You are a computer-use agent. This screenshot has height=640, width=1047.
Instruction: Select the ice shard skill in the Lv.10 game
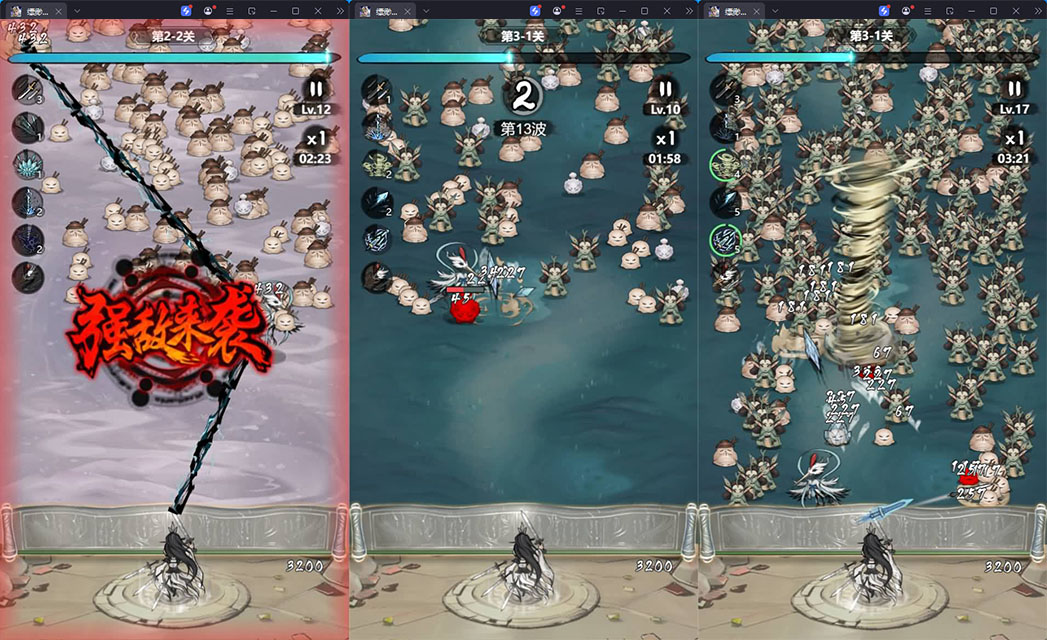click(x=376, y=202)
